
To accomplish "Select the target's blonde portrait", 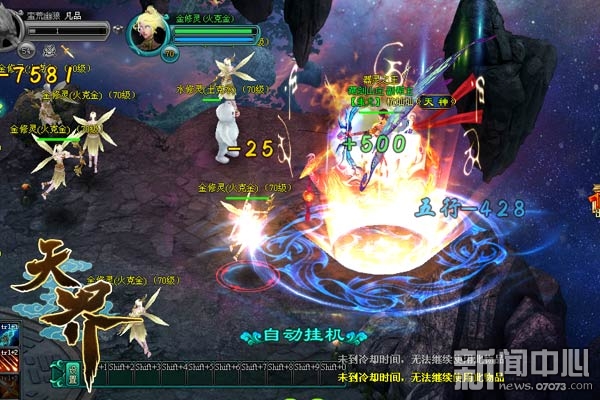I will (150, 35).
